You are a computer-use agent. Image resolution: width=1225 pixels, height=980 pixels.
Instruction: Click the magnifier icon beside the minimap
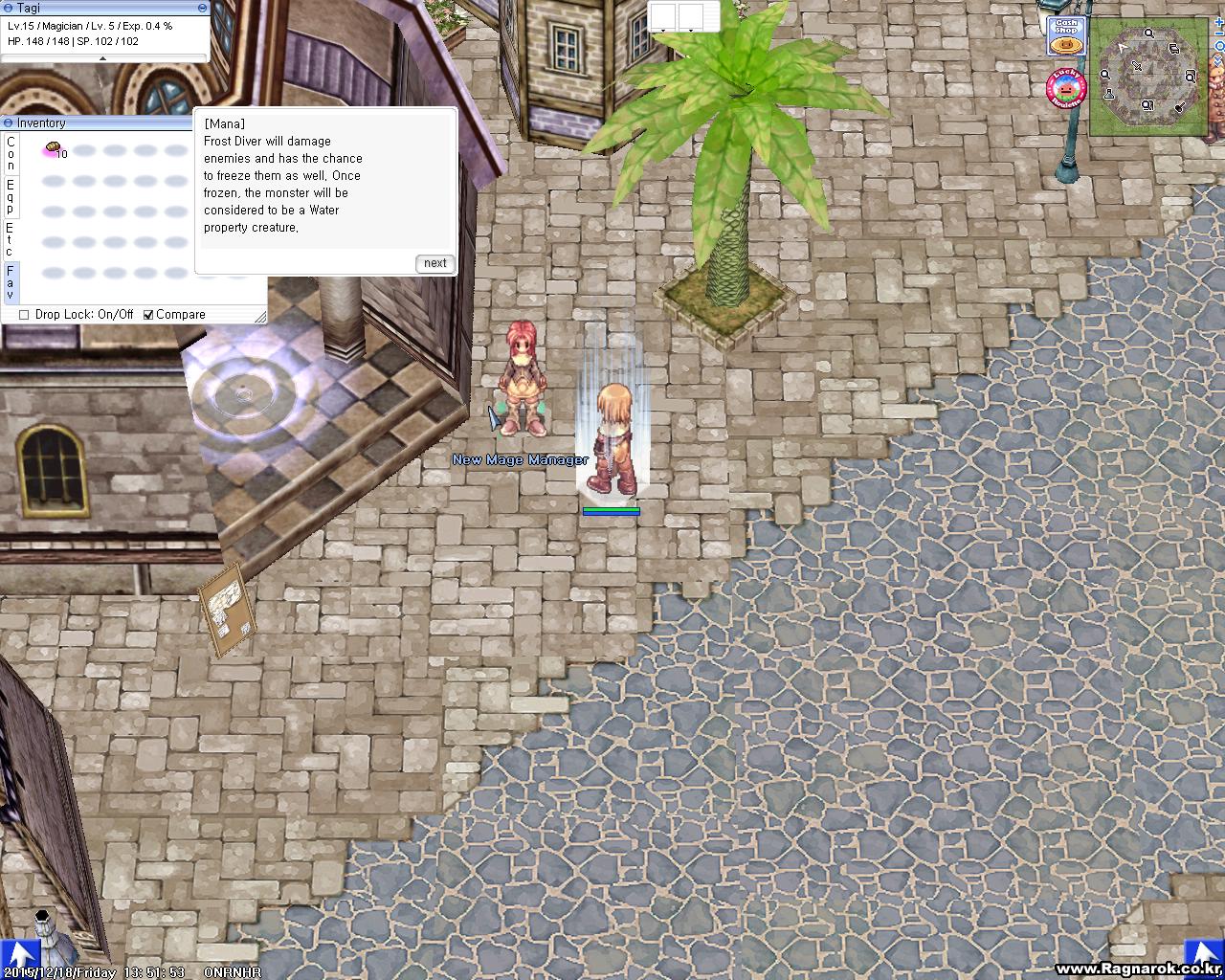1218,47
